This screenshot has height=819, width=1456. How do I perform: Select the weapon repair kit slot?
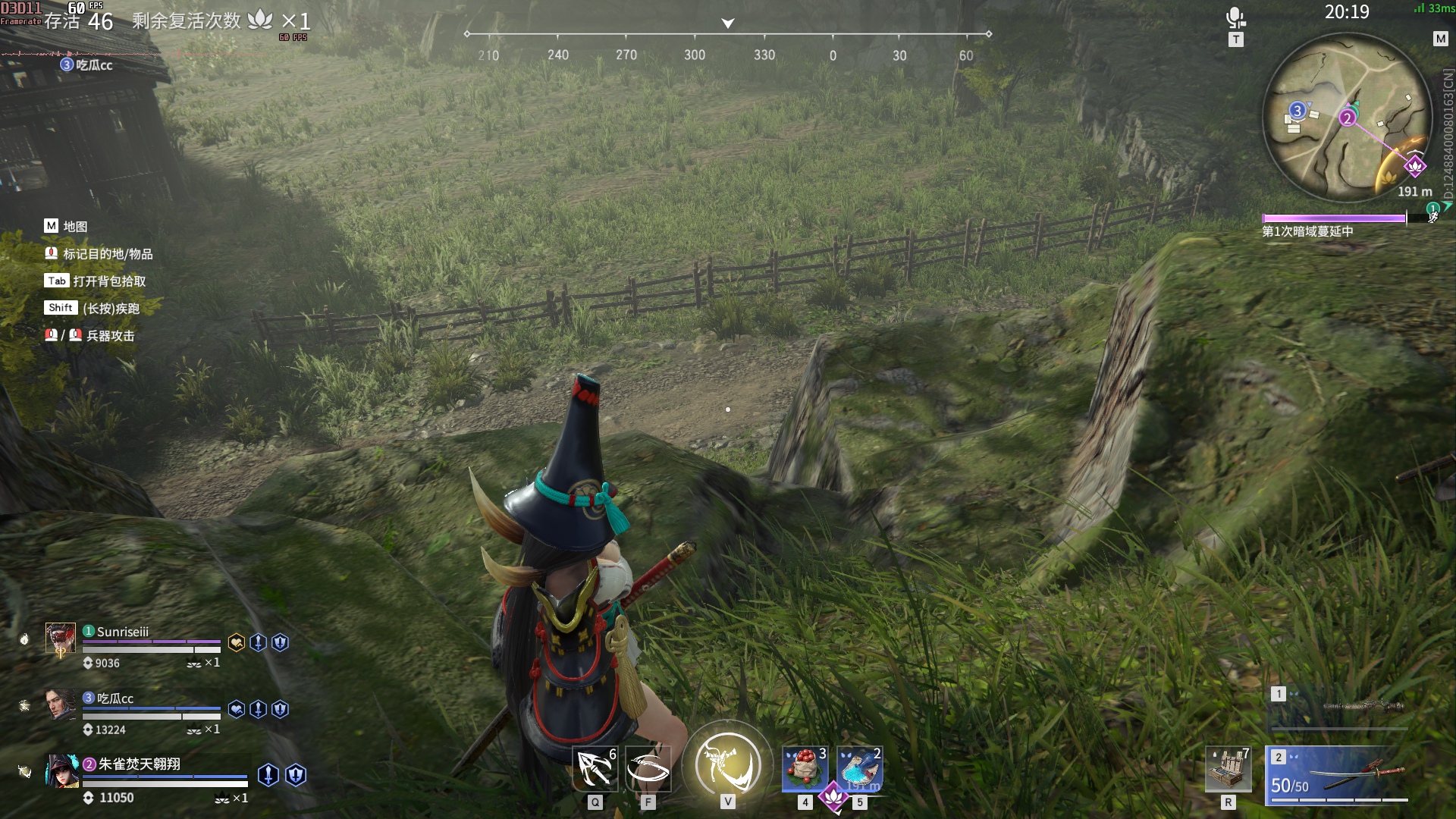tap(1228, 769)
